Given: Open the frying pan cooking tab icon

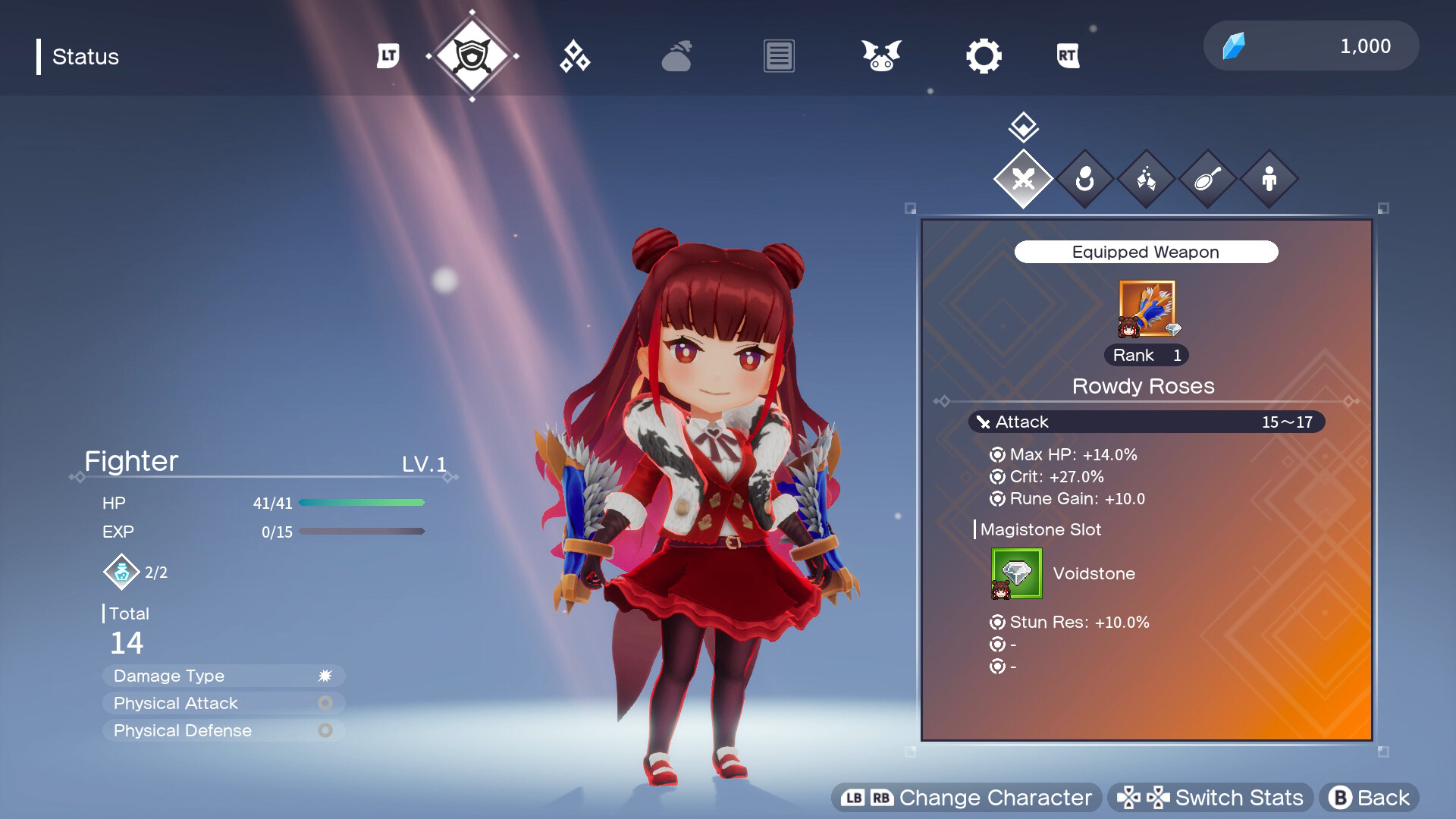Looking at the screenshot, I should (1207, 179).
